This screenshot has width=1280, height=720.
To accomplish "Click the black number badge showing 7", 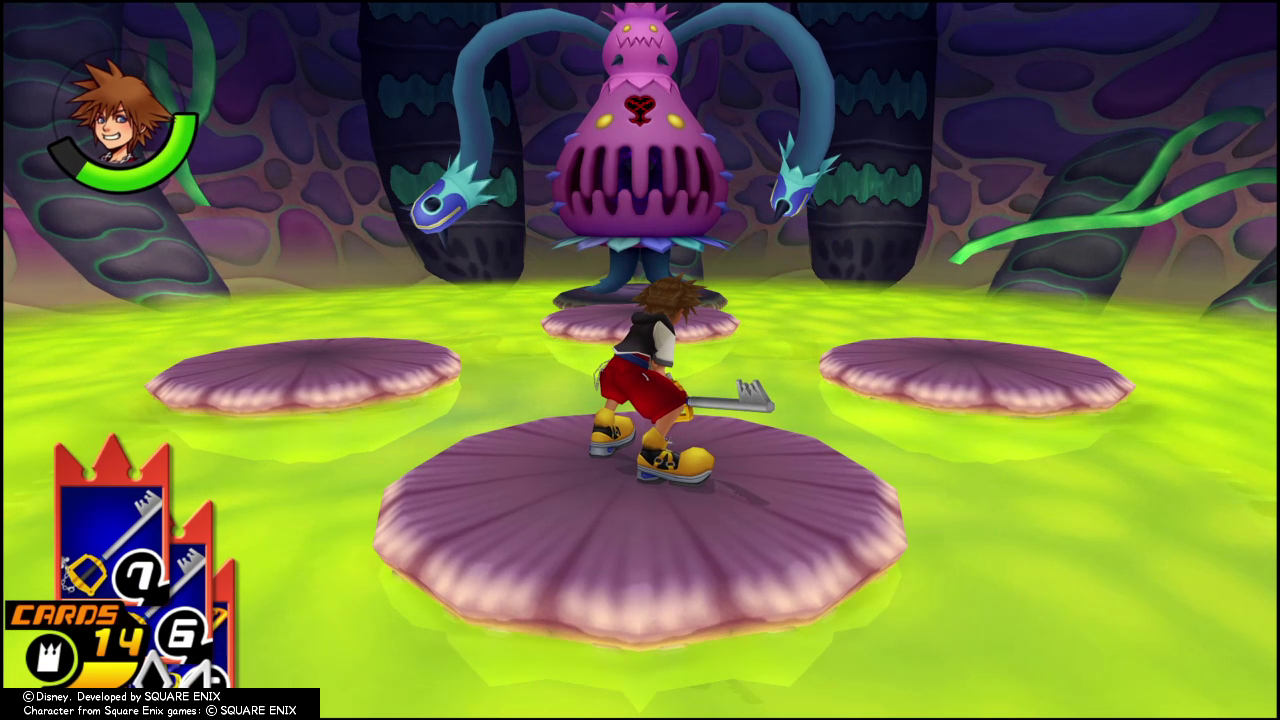I will (138, 574).
